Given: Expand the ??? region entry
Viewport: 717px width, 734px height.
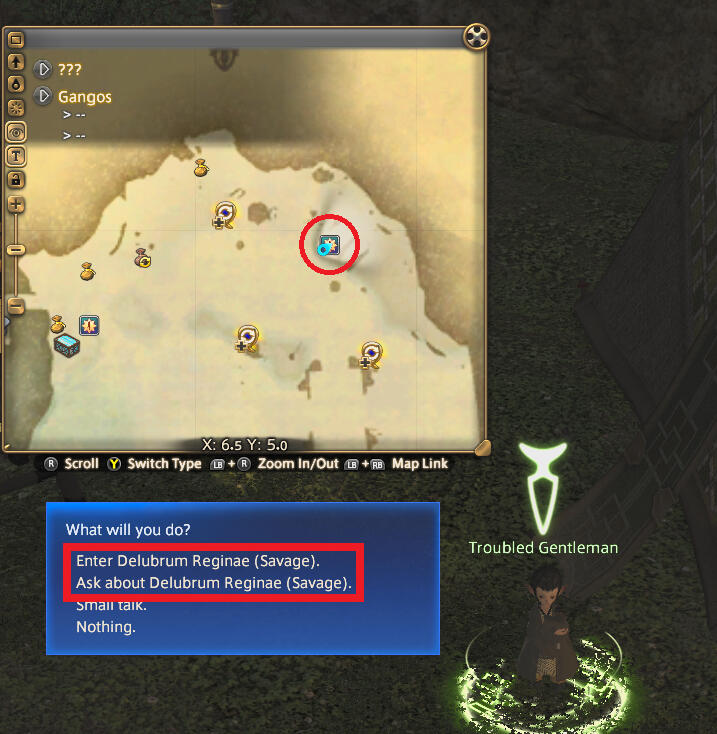Looking at the screenshot, I should click(44, 70).
